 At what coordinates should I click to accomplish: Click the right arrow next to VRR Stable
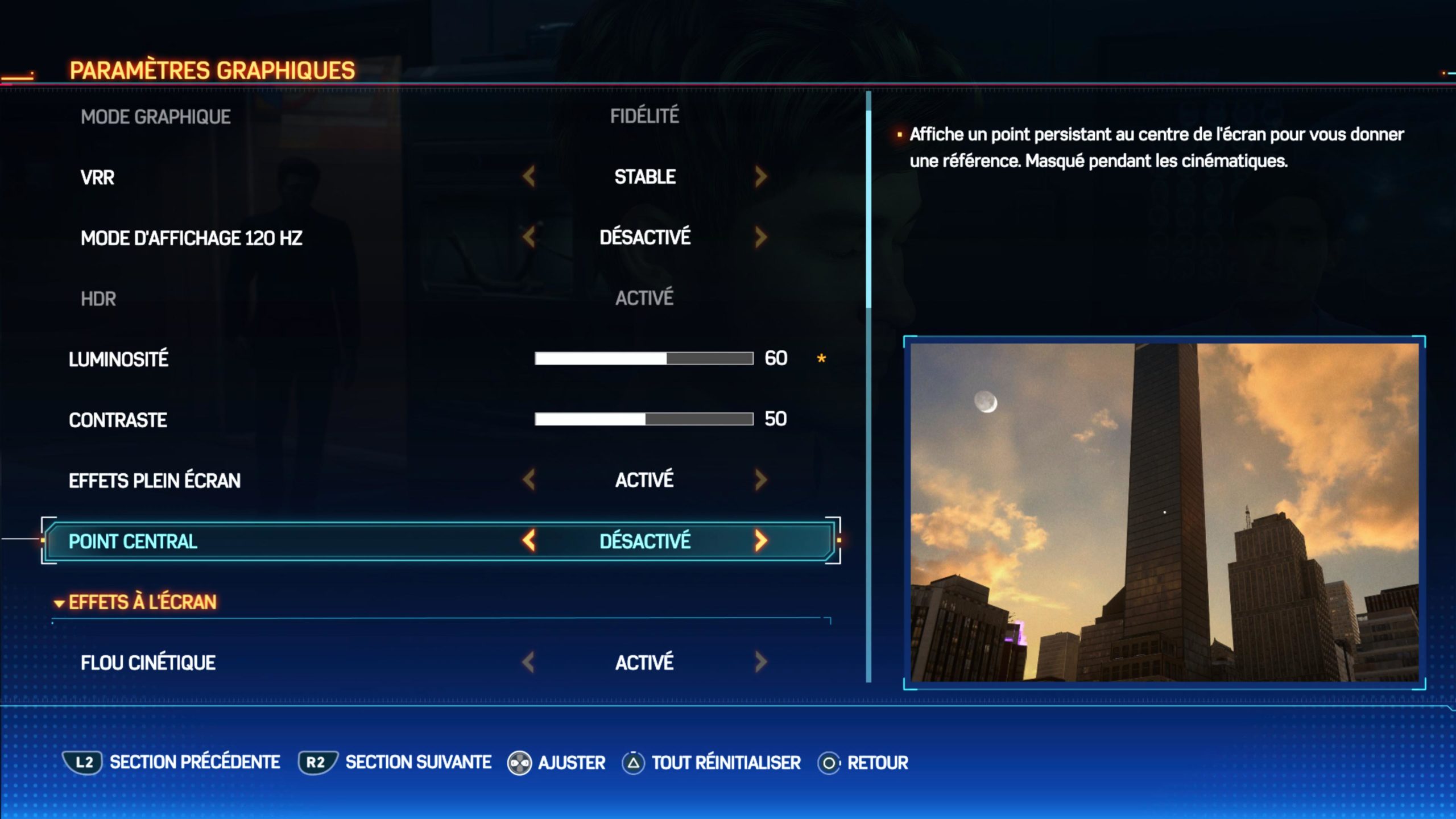tap(761, 177)
